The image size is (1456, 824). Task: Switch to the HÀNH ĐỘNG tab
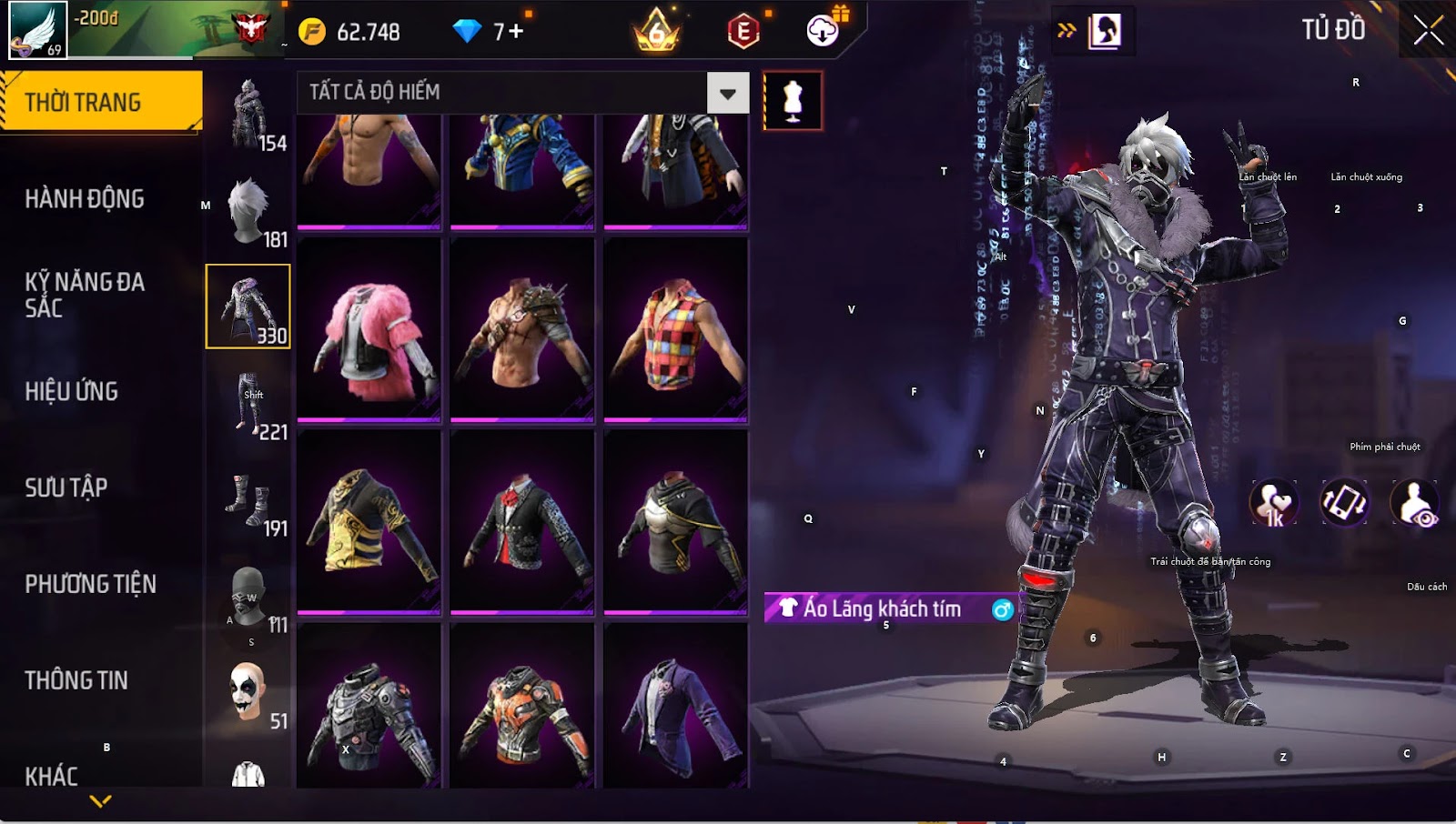point(85,198)
